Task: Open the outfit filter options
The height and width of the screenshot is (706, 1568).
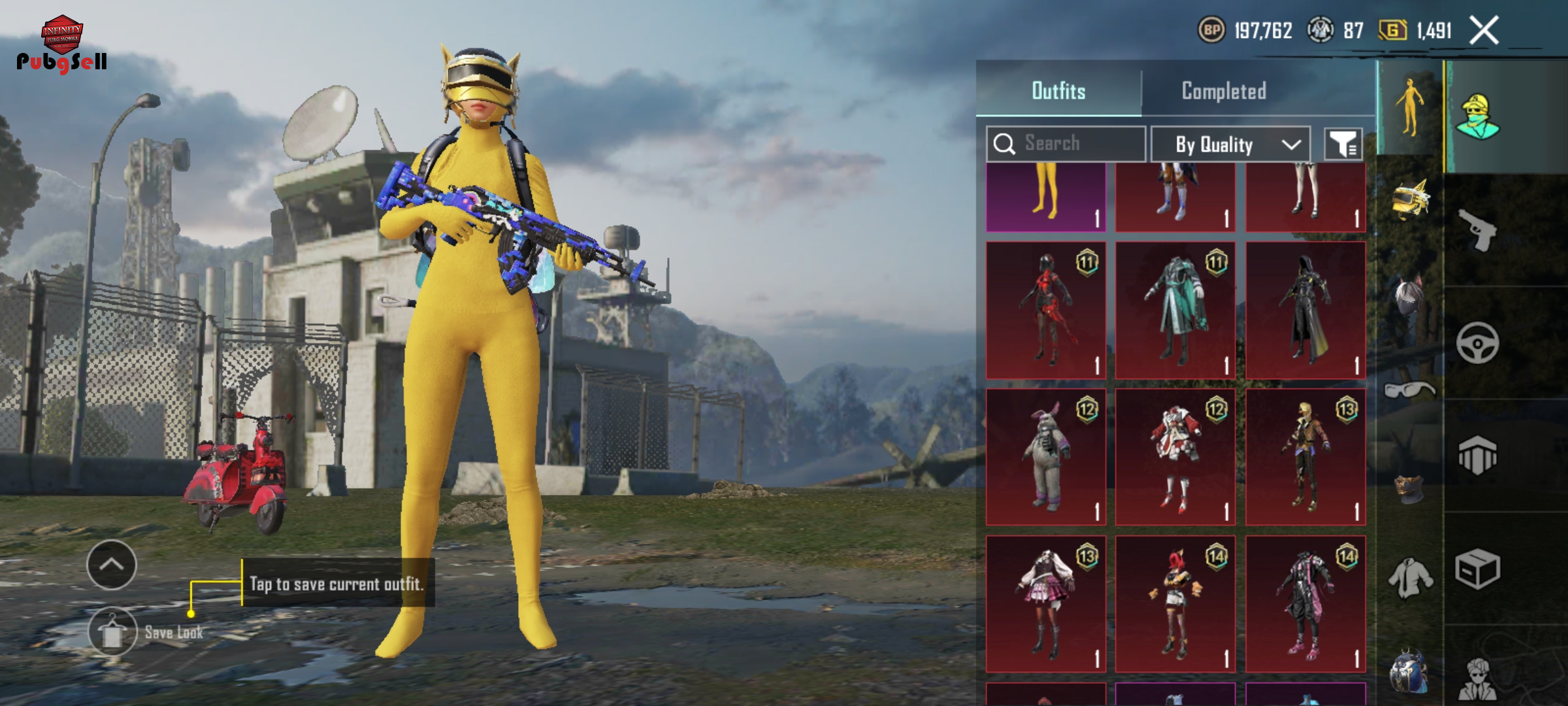Action: 1343,144
